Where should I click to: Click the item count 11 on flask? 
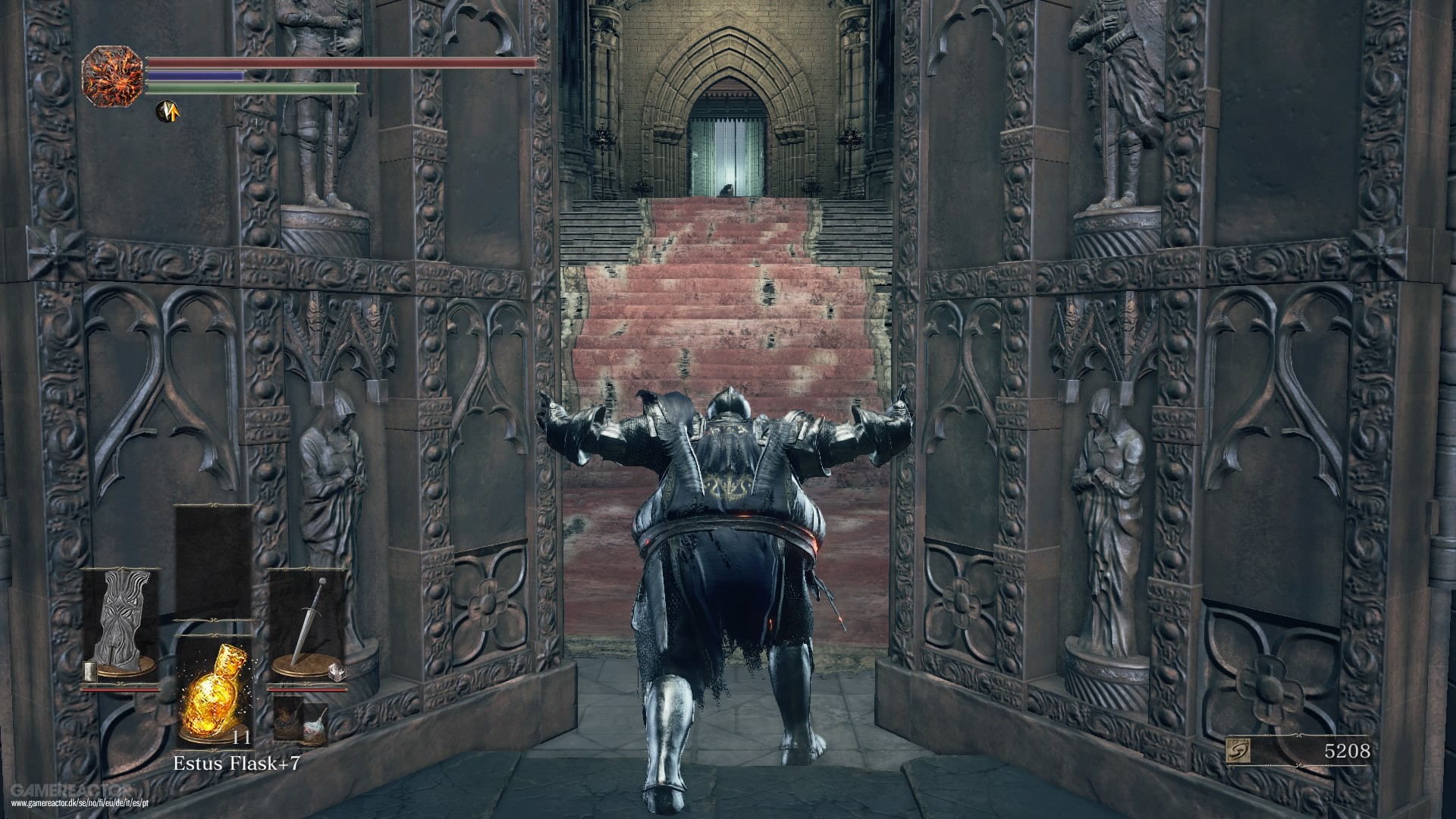click(x=240, y=739)
